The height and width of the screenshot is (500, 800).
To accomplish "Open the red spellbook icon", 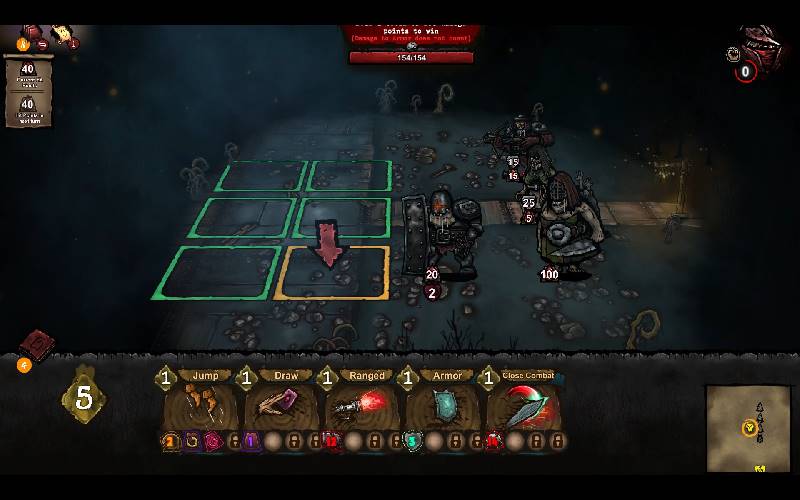I will tap(36, 345).
